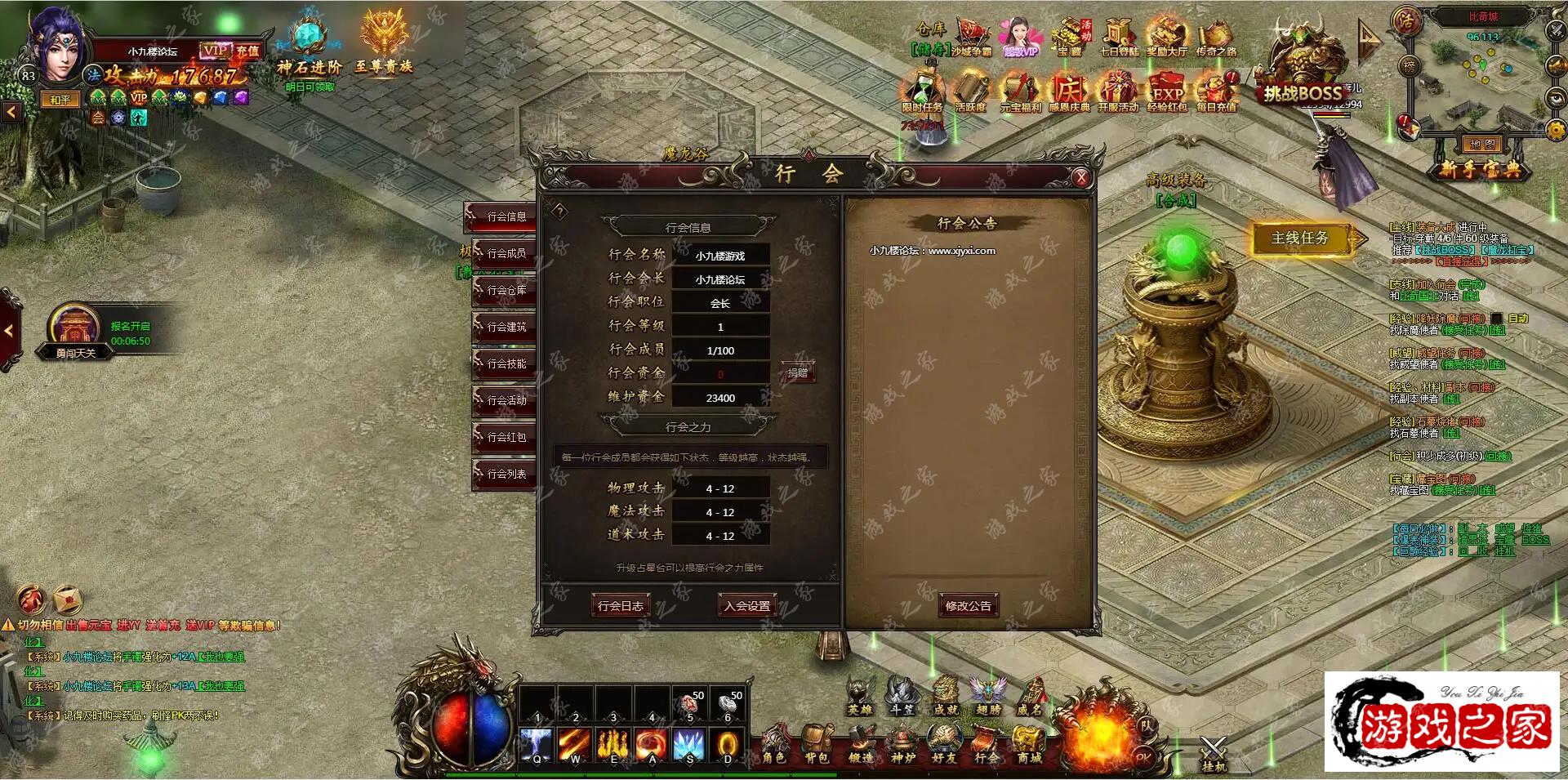Toggle the 挂机 auto-battle icon
Screen dimensions: 1568x780
[x=1214, y=753]
